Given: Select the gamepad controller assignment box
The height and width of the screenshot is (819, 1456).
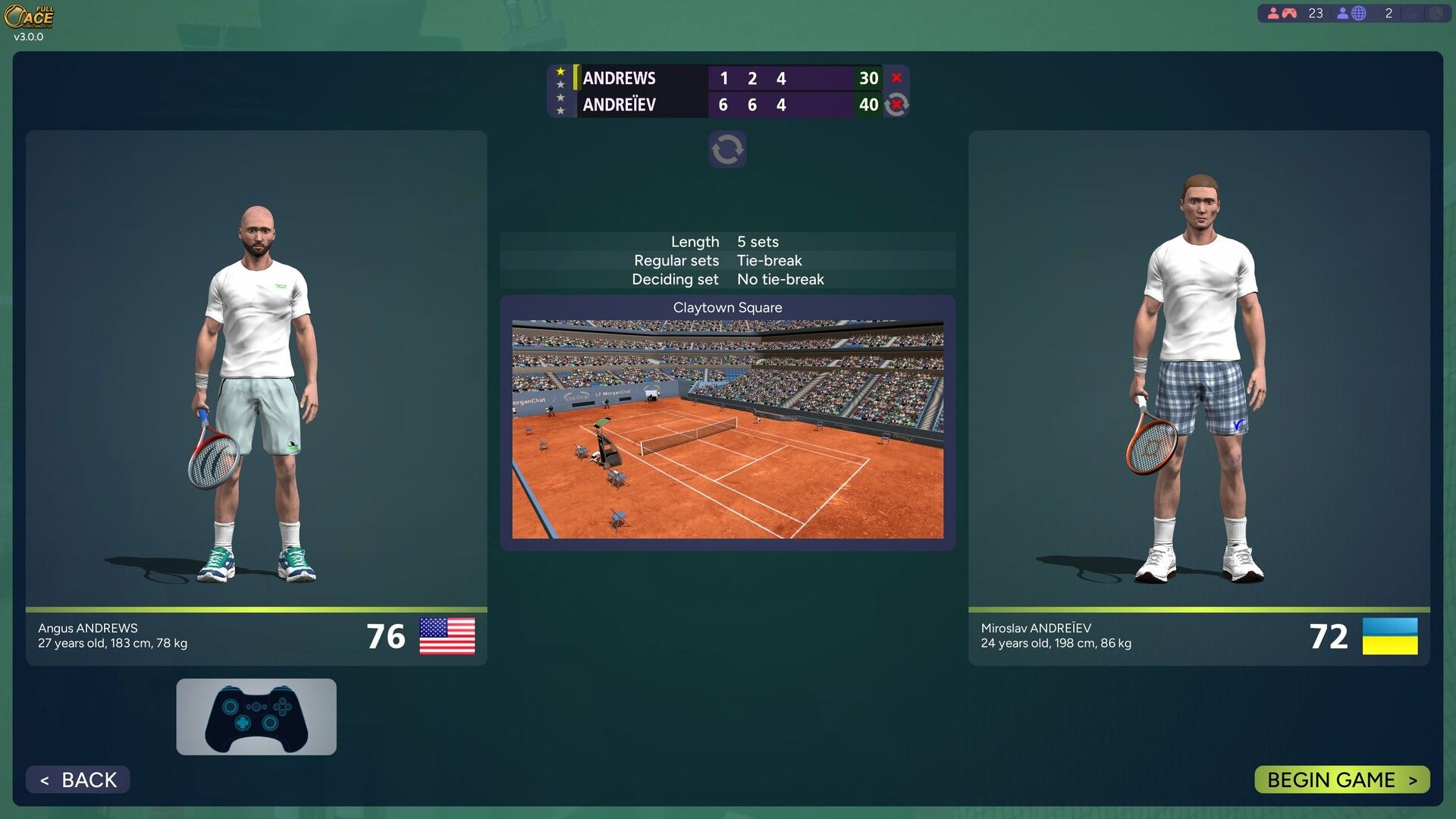Looking at the screenshot, I should pyautogui.click(x=256, y=717).
